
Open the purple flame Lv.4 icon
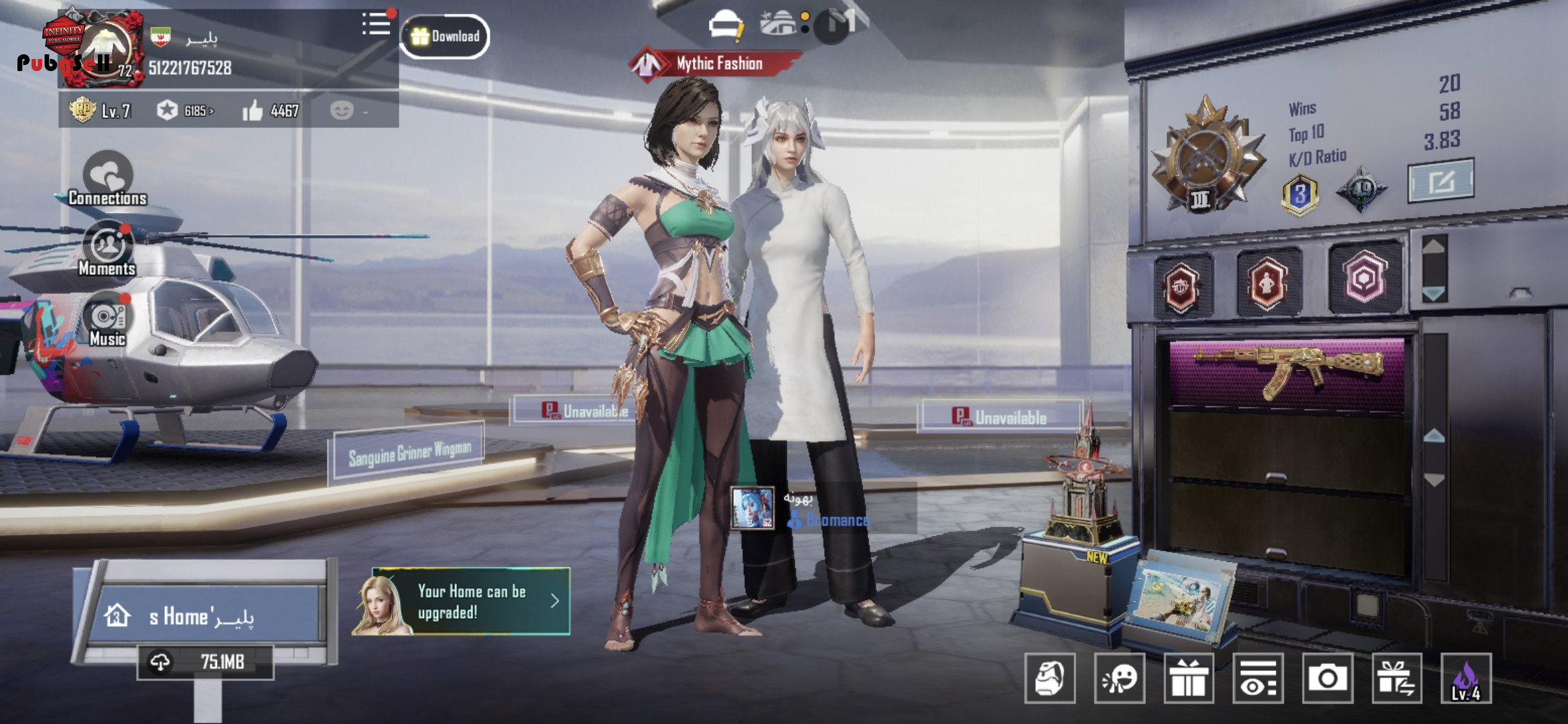coord(1466,678)
